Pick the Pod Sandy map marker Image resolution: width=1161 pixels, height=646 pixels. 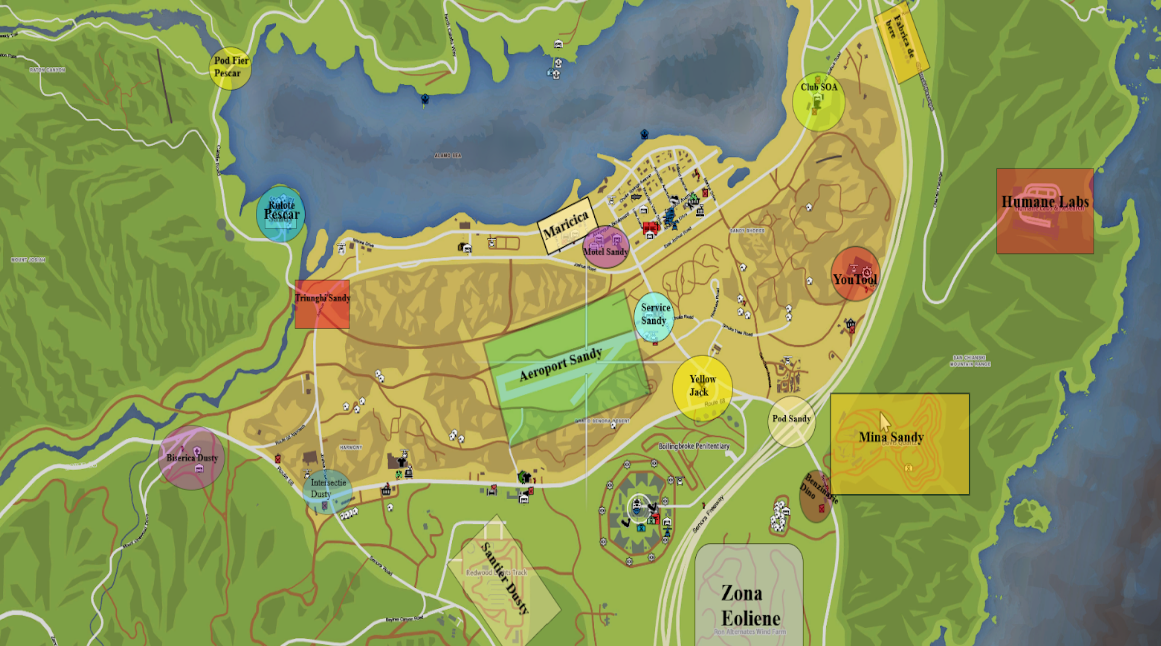coord(791,420)
